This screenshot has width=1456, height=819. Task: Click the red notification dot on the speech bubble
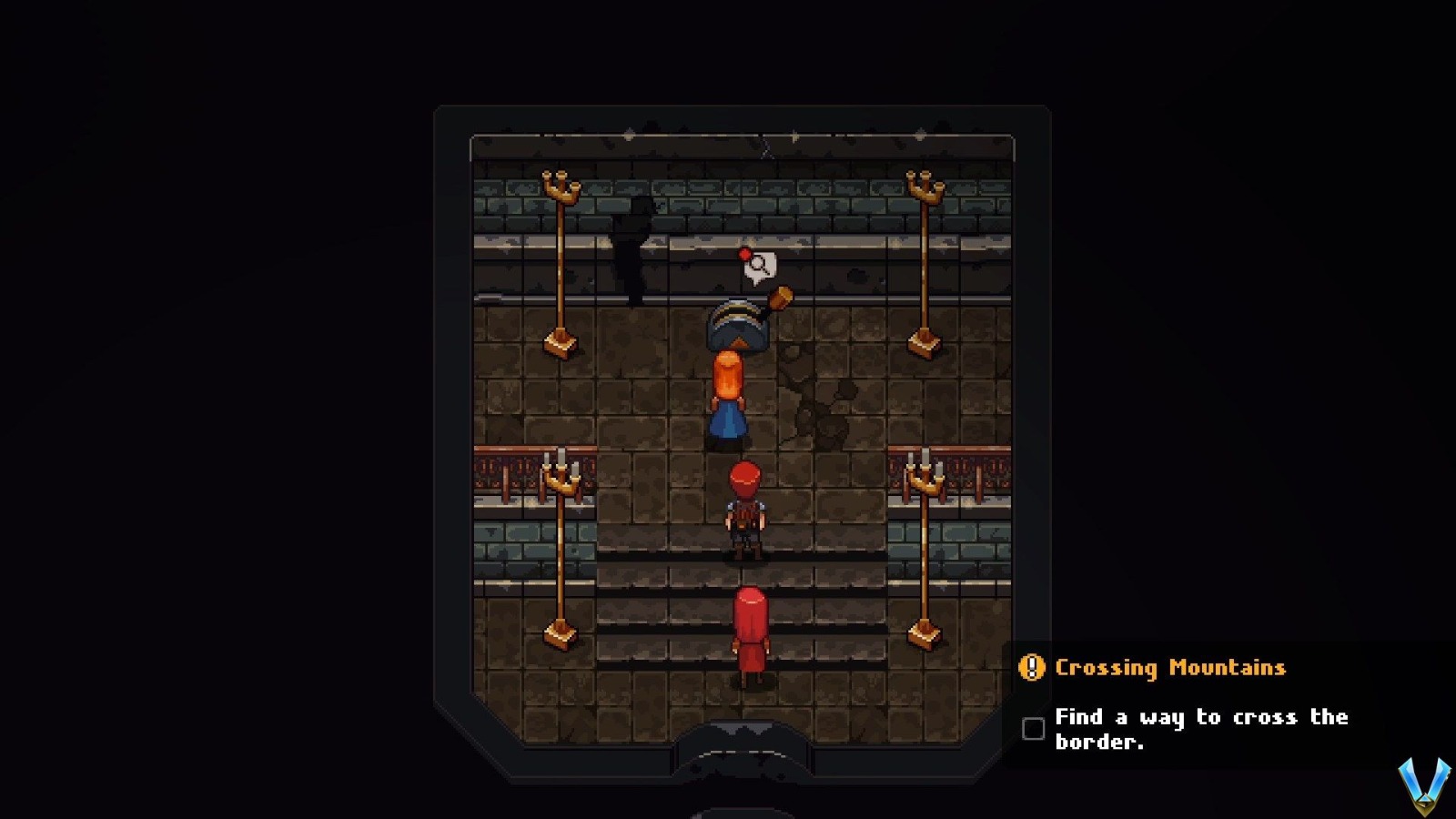pyautogui.click(x=743, y=253)
